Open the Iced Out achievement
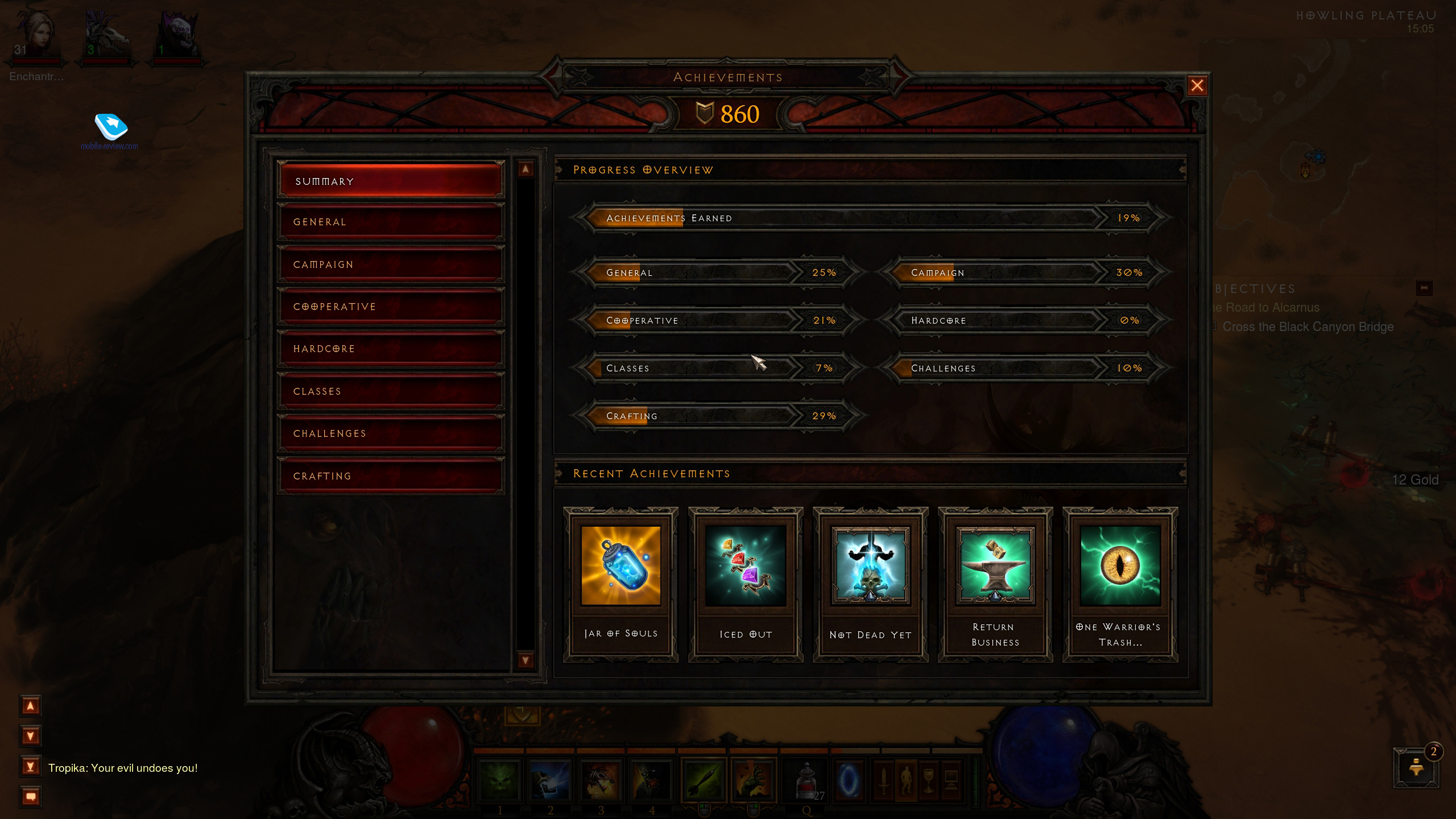1456x819 pixels. click(x=746, y=584)
